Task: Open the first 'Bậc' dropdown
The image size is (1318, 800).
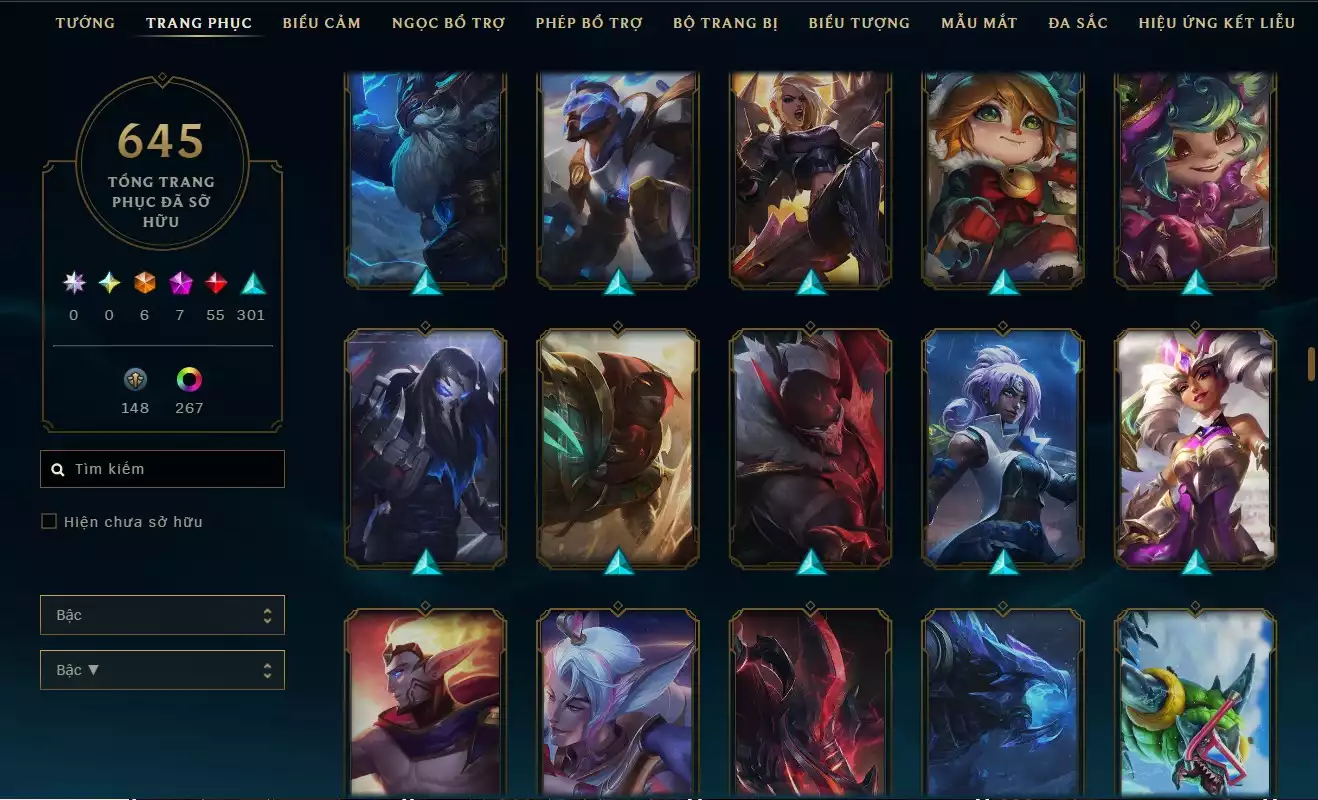Action: [x=162, y=615]
